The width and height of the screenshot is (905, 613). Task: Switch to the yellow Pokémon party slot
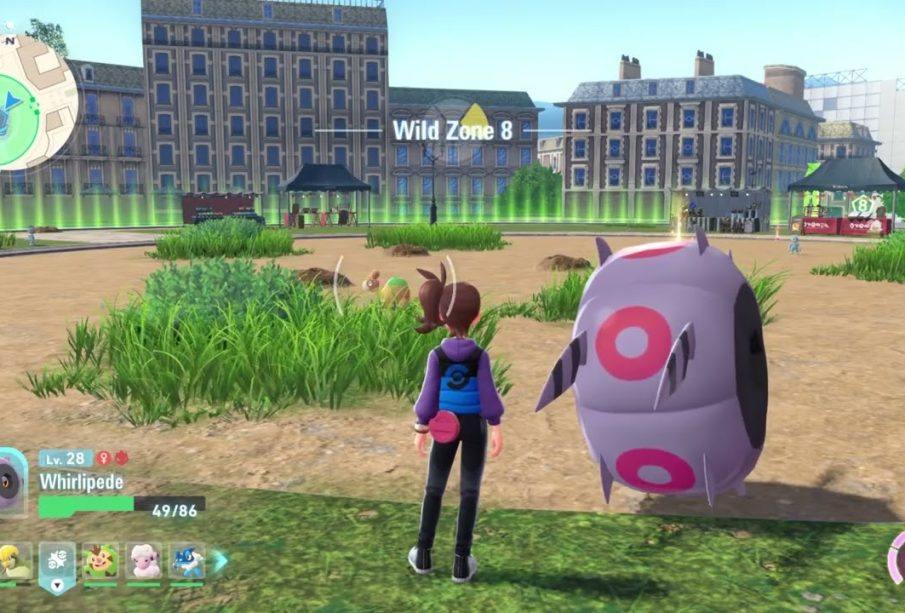pyautogui.click(x=14, y=561)
